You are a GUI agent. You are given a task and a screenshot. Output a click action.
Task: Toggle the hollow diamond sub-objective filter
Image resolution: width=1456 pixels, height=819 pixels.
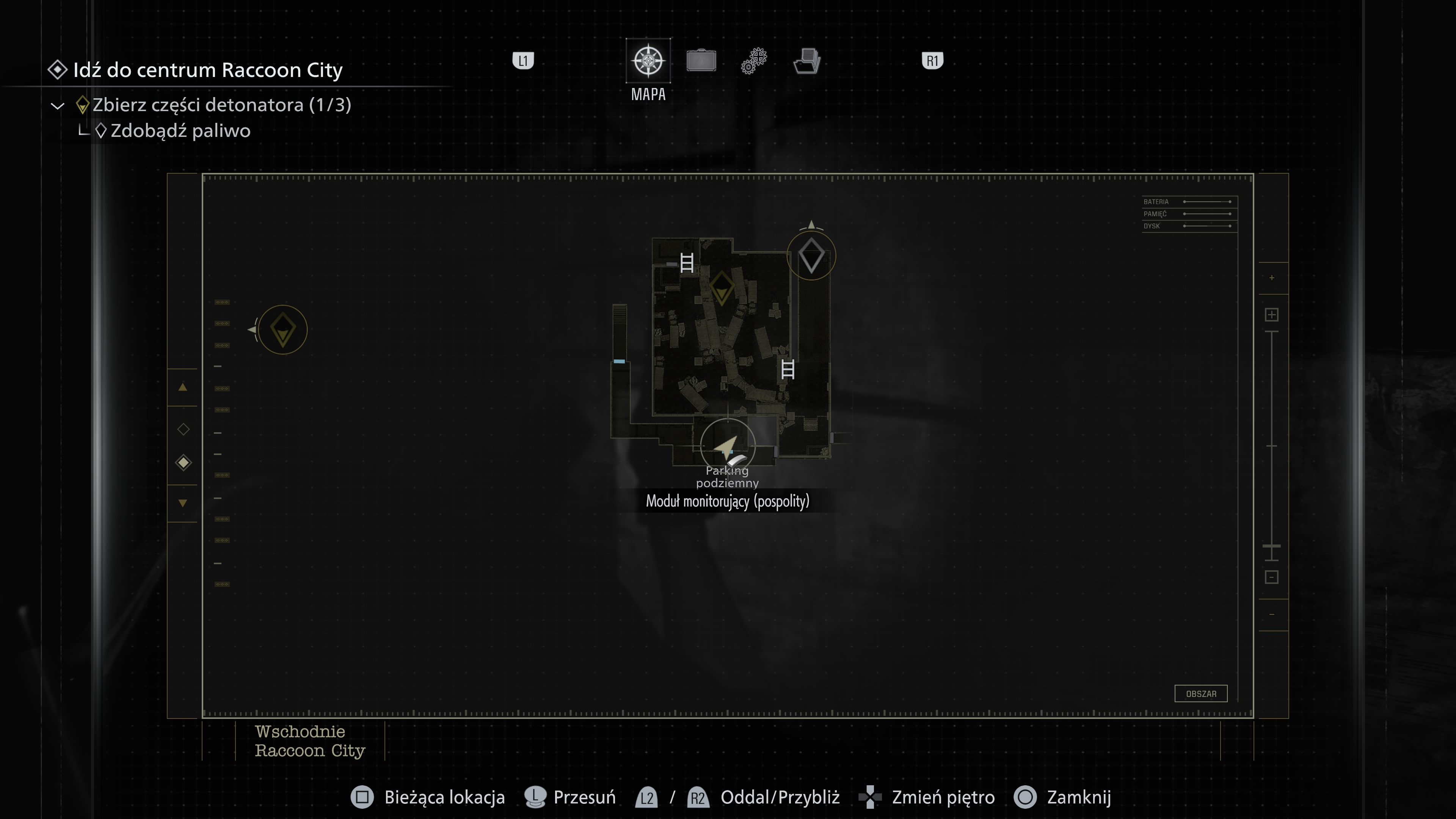click(182, 429)
